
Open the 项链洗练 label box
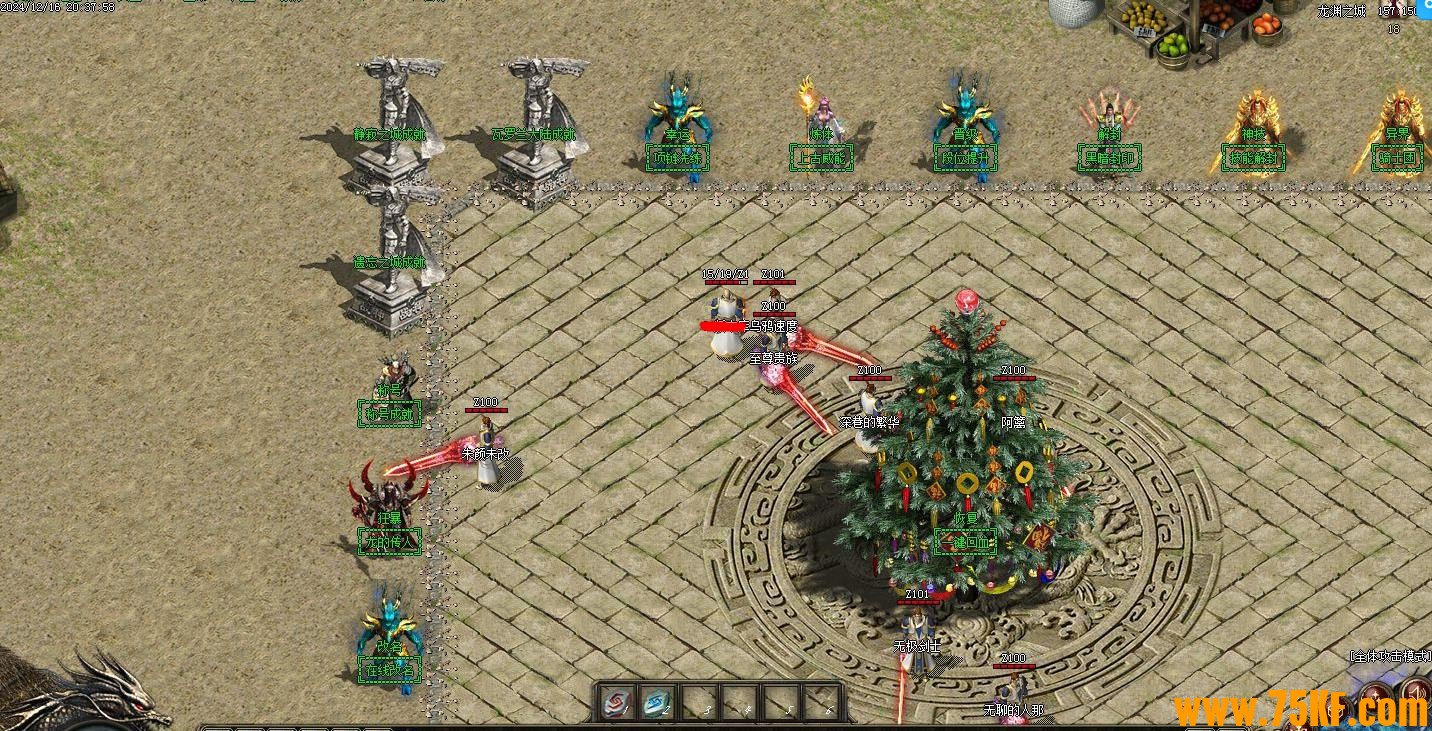[678, 158]
